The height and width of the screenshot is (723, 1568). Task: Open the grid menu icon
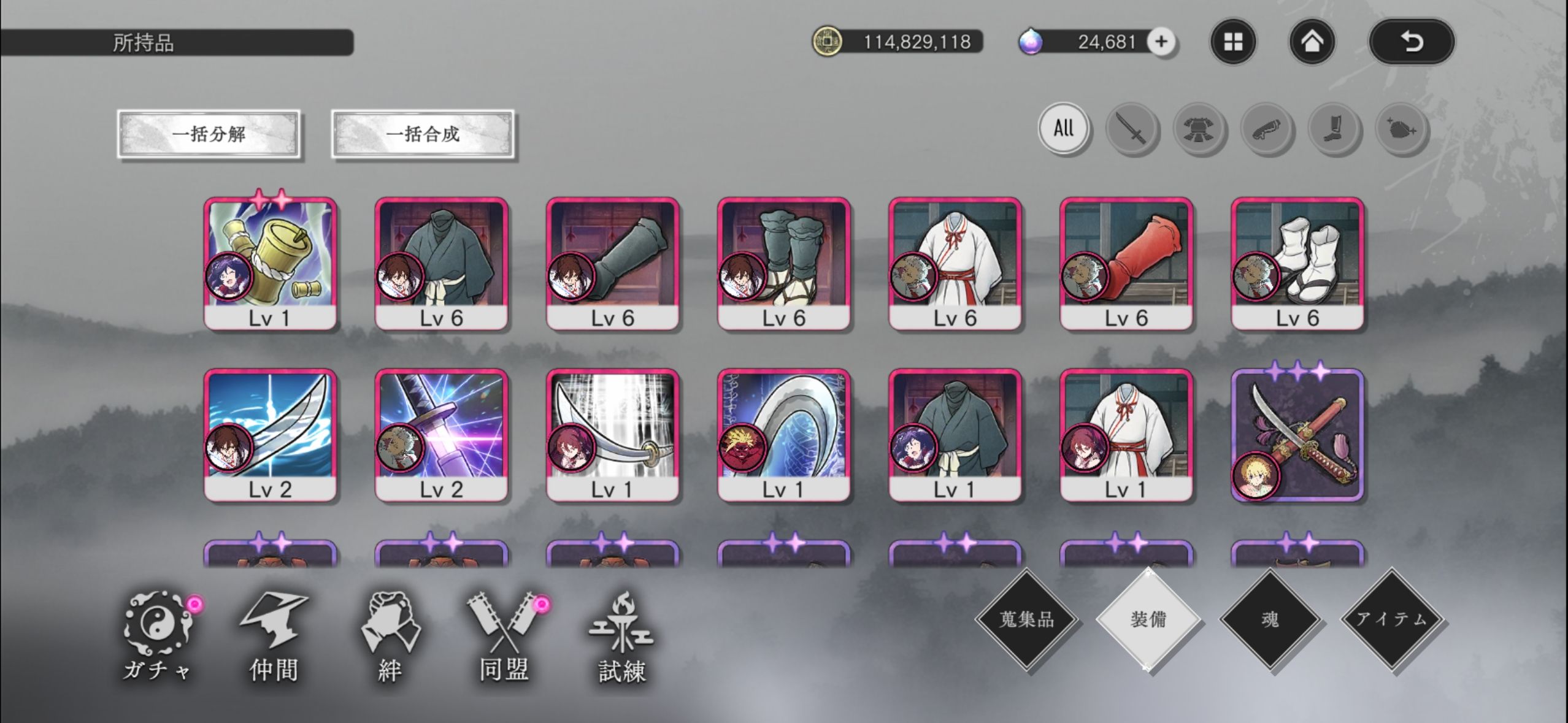pyautogui.click(x=1233, y=42)
